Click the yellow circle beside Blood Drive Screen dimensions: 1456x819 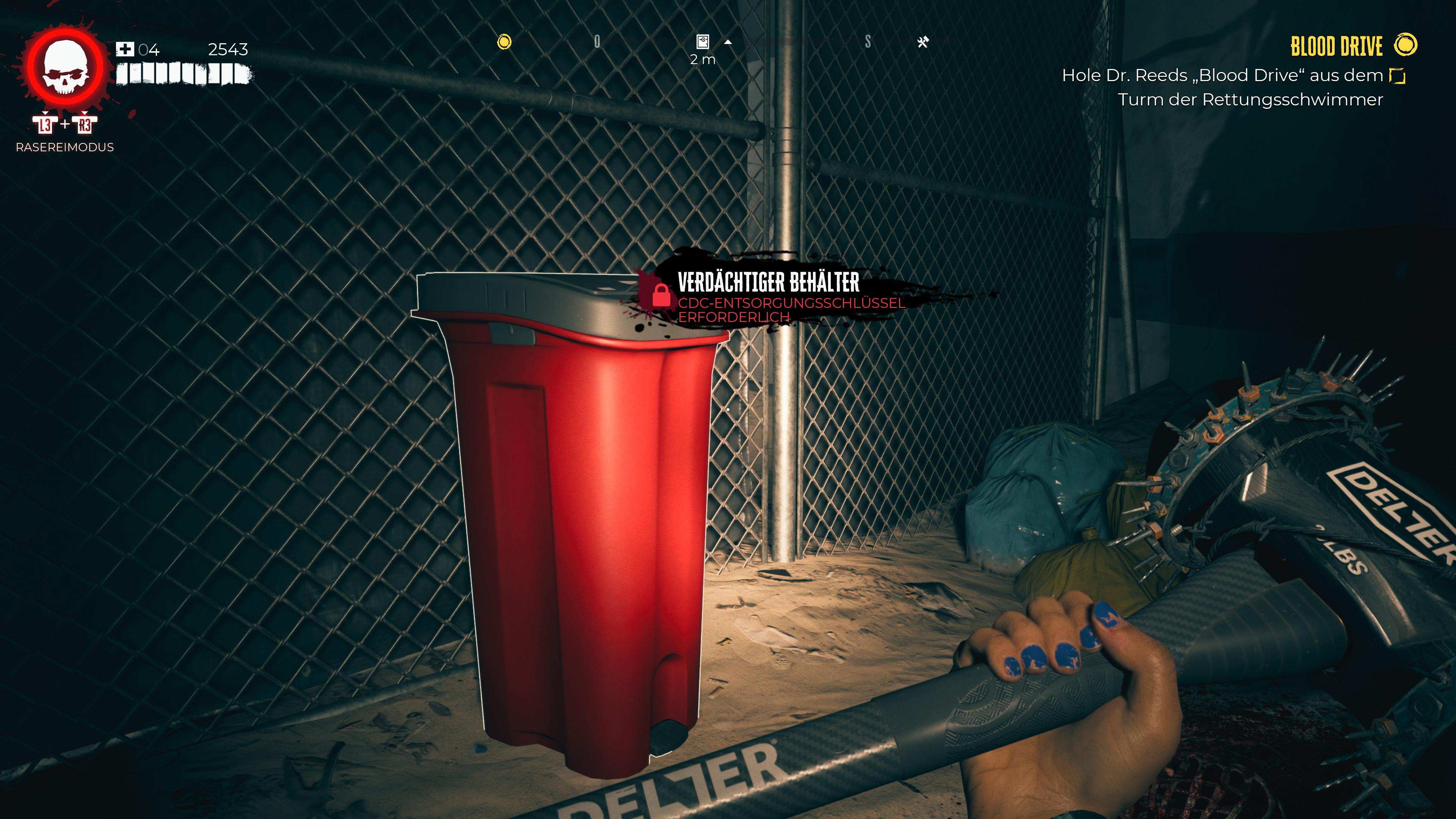click(x=1406, y=45)
